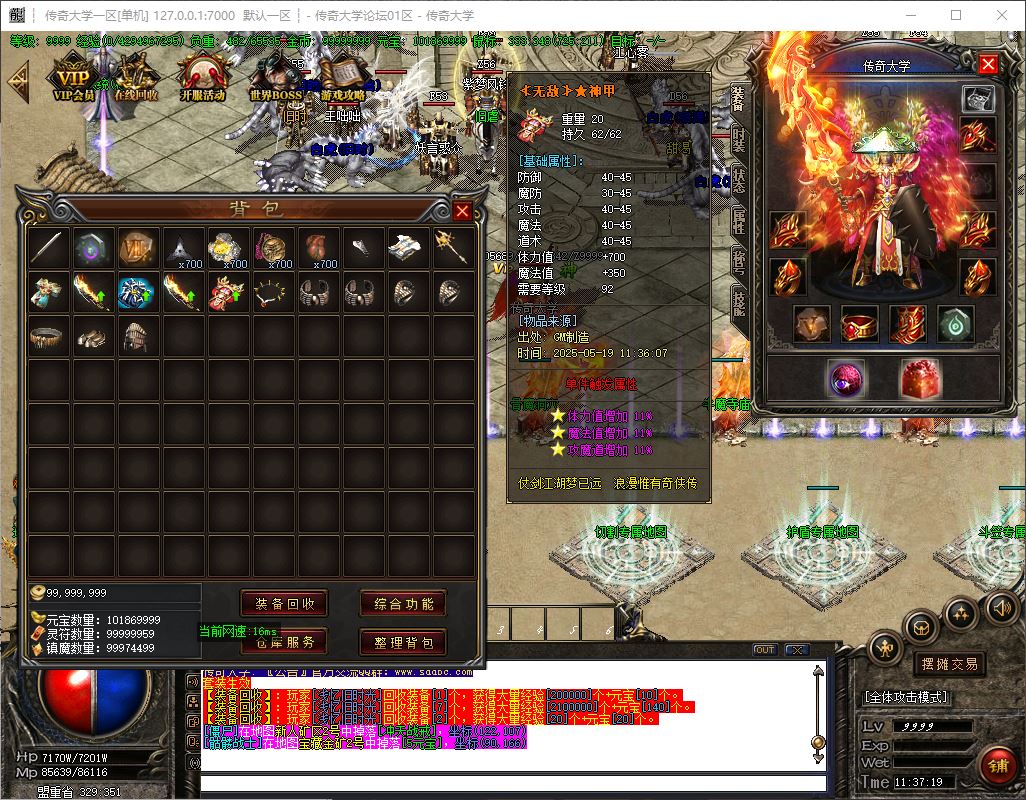Switch to the 时装 fashion tab
This screenshot has height=800, width=1026.
739,139
